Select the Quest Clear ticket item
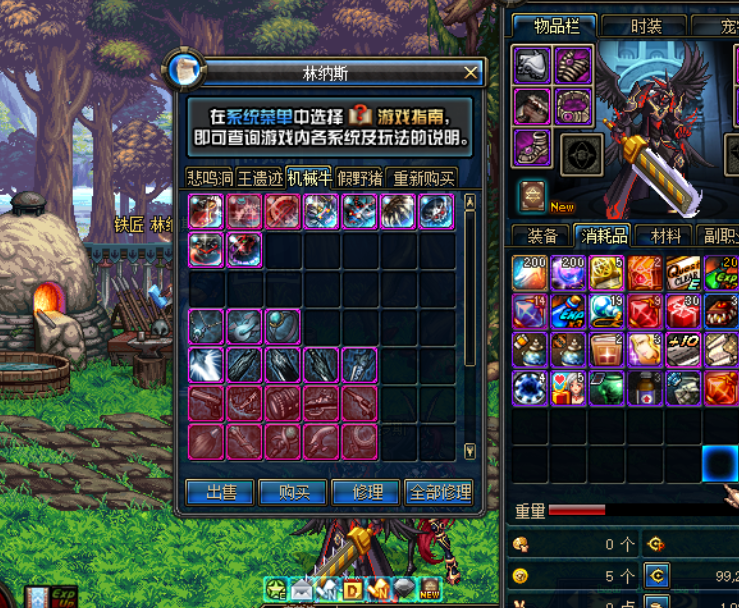 [x=683, y=273]
